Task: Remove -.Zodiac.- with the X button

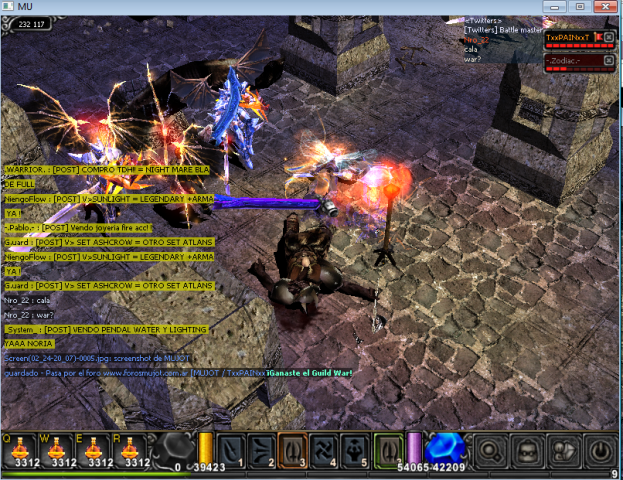Action: click(610, 60)
